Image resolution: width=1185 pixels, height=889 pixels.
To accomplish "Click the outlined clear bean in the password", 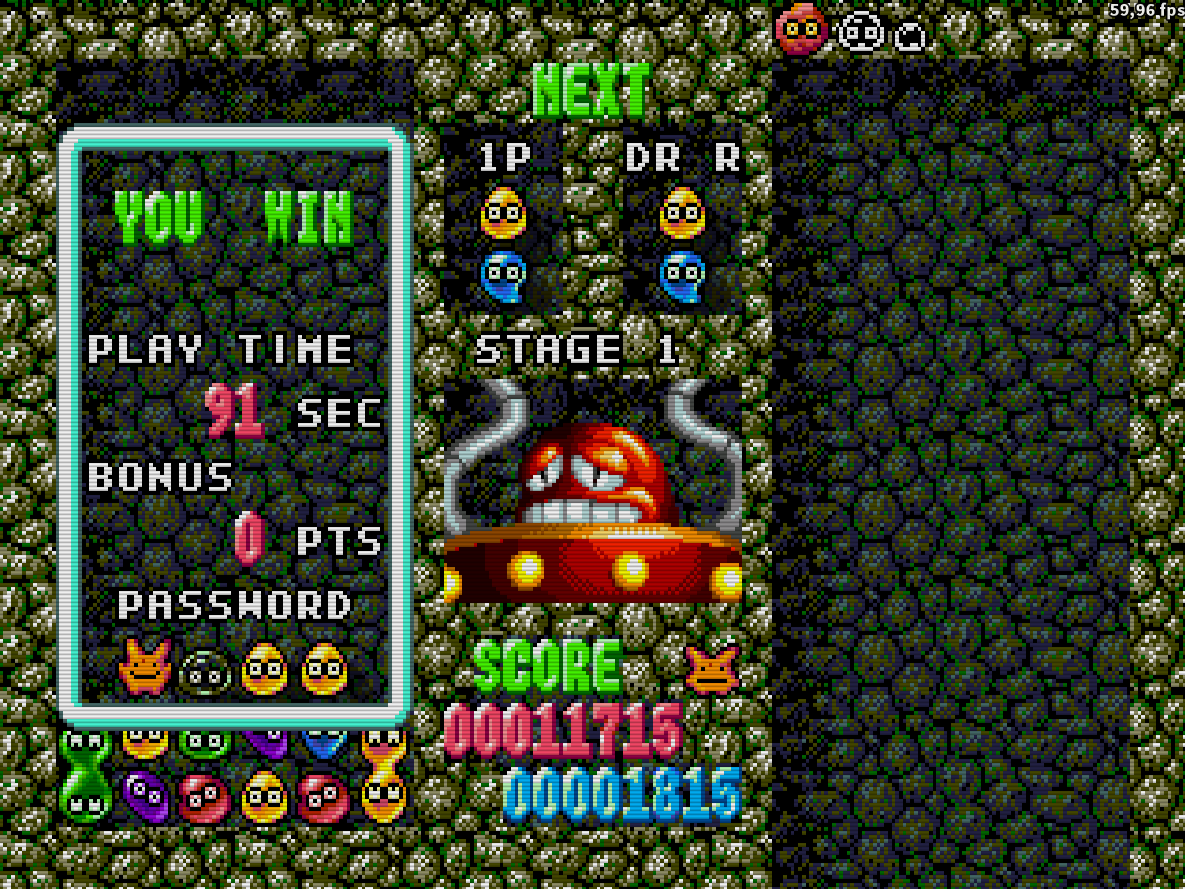I will click(205, 672).
